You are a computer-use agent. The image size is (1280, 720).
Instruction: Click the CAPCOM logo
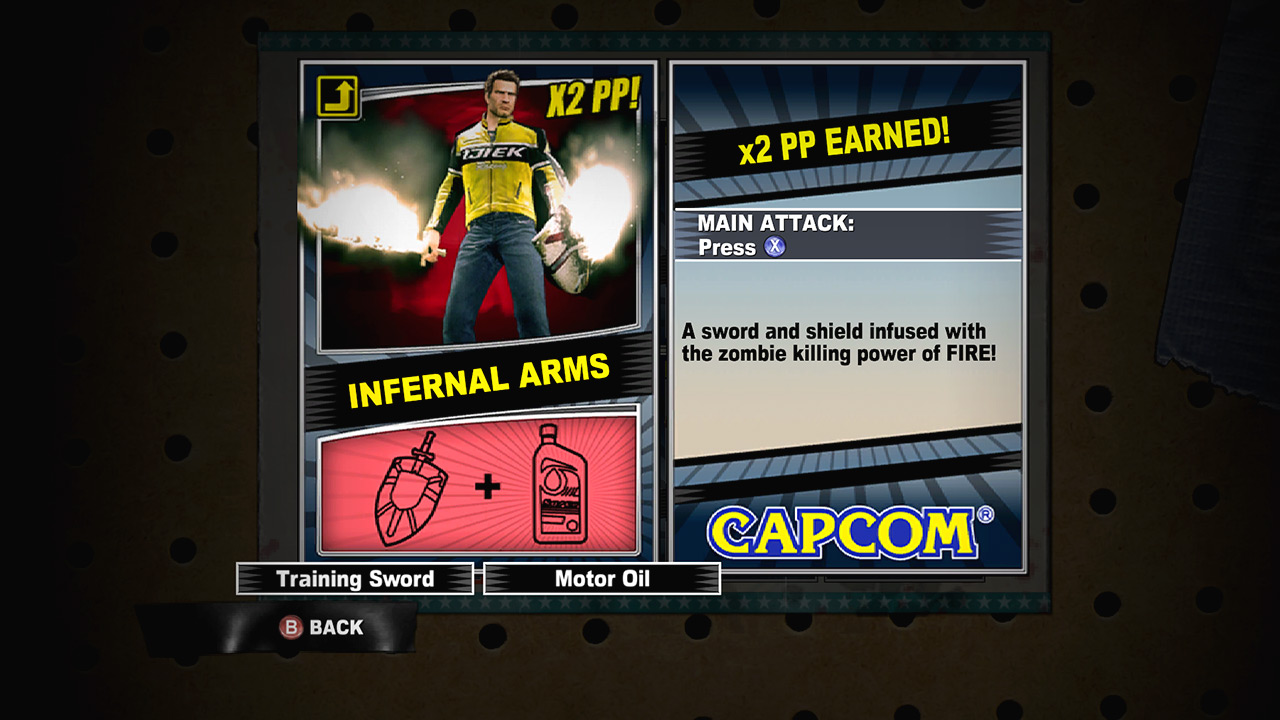(x=845, y=532)
